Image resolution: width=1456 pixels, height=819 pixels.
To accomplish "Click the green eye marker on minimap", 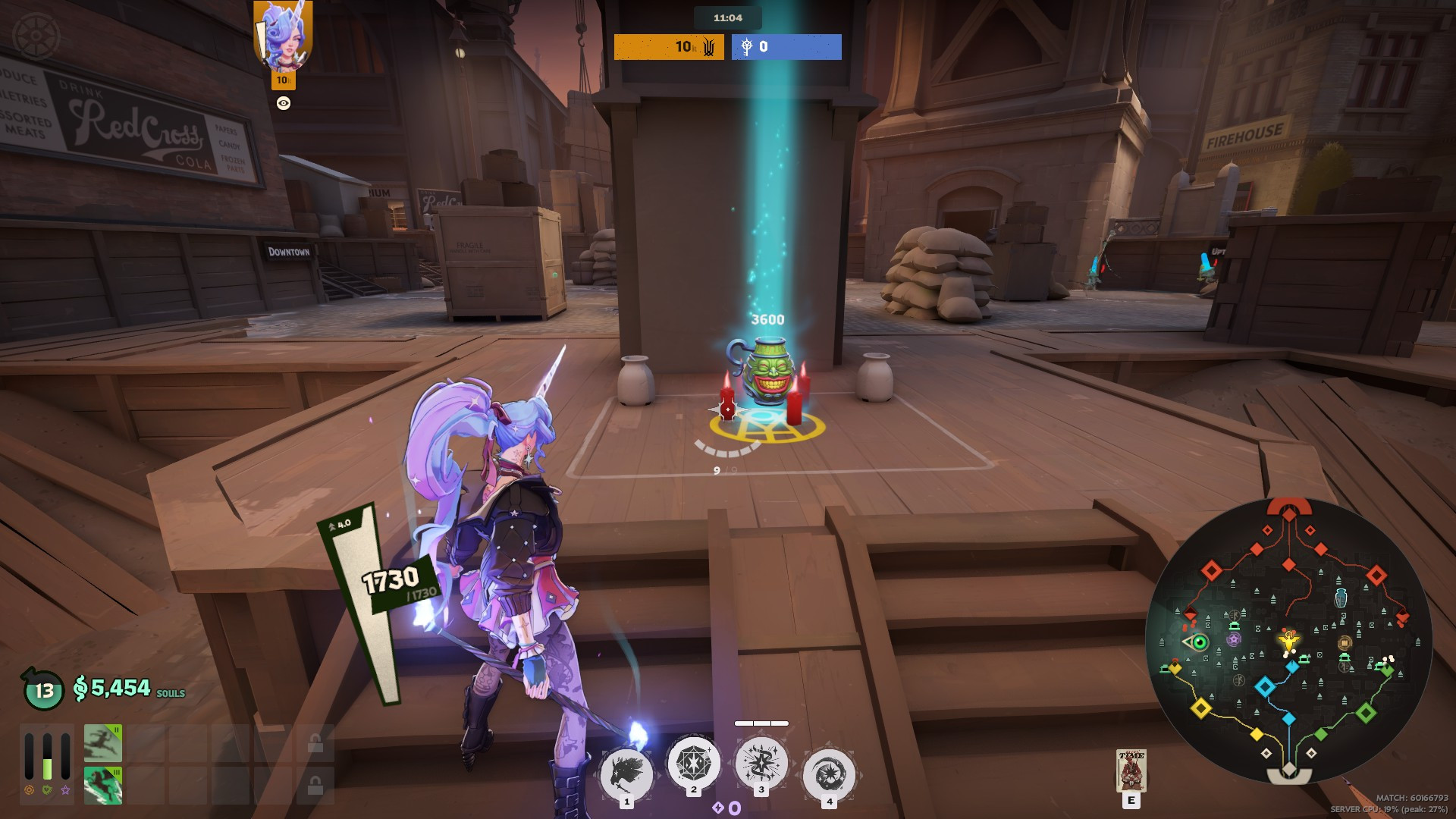I will [1200, 643].
